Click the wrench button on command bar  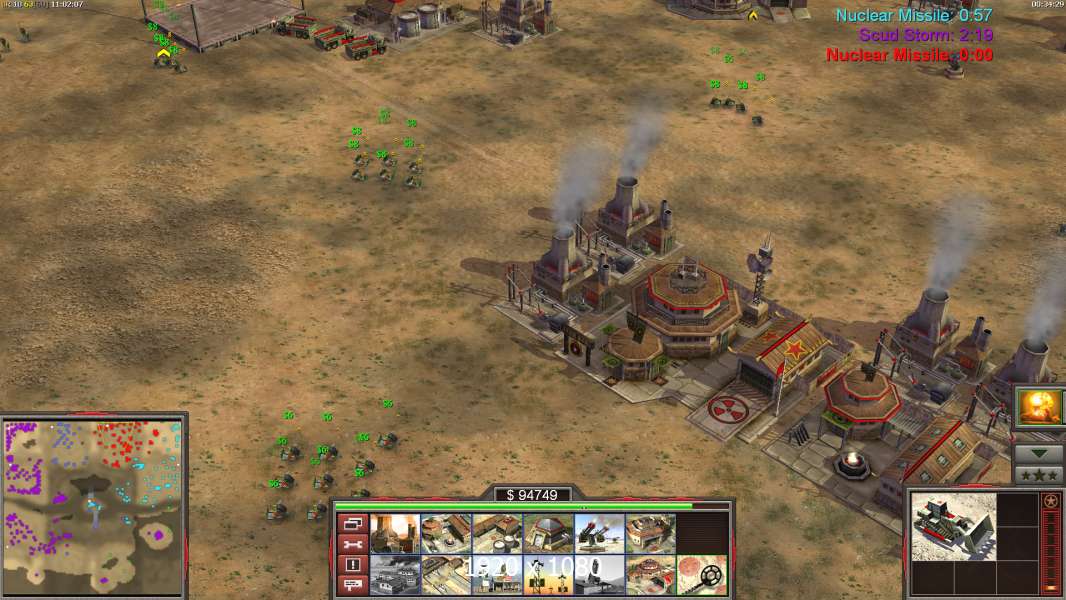pos(351,544)
